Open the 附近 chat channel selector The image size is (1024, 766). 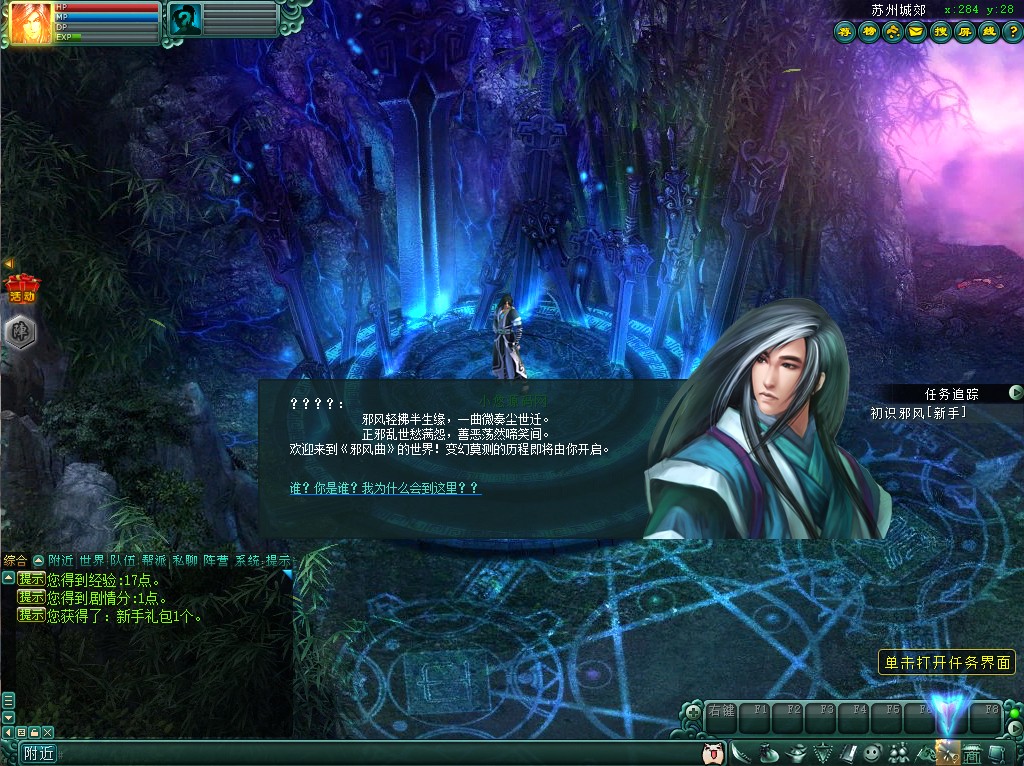pos(39,754)
